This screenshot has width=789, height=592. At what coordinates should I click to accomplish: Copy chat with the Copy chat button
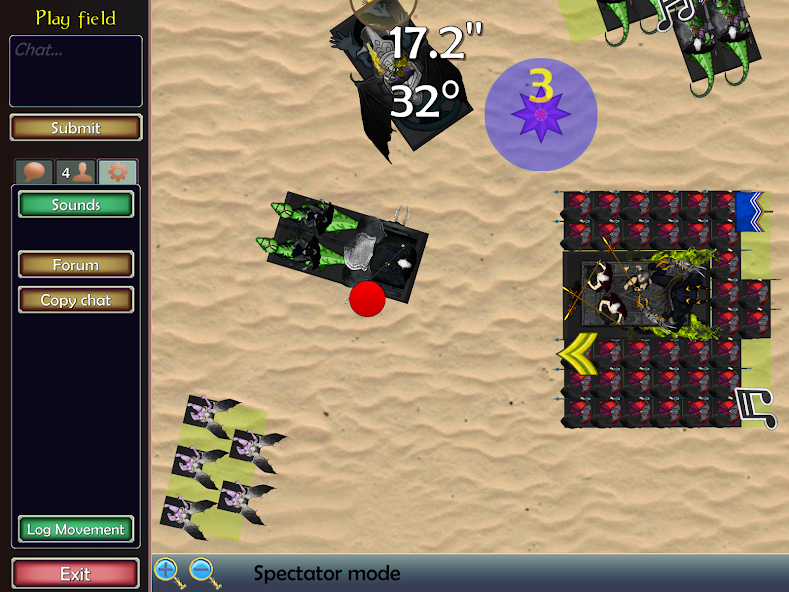tap(76, 300)
